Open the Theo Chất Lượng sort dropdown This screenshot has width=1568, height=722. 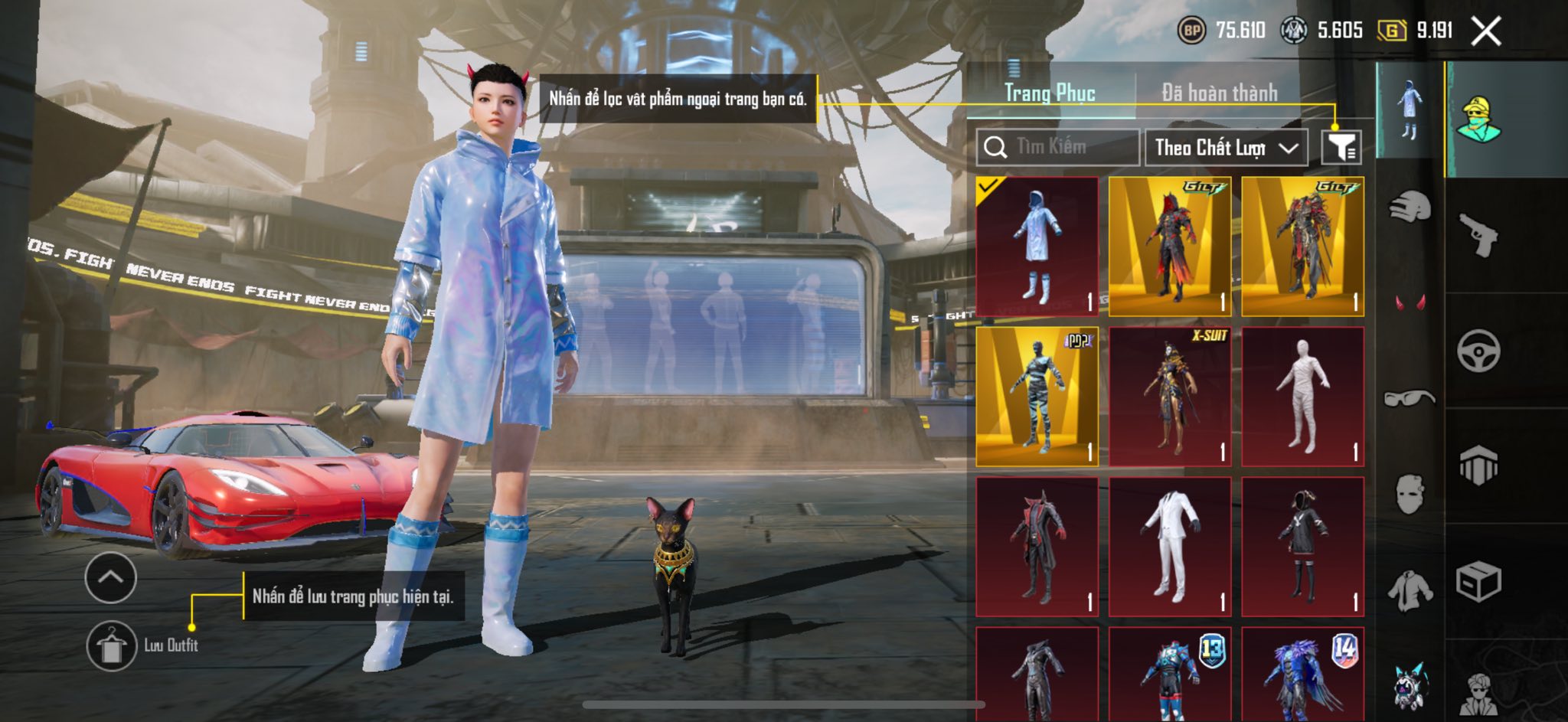(1225, 147)
